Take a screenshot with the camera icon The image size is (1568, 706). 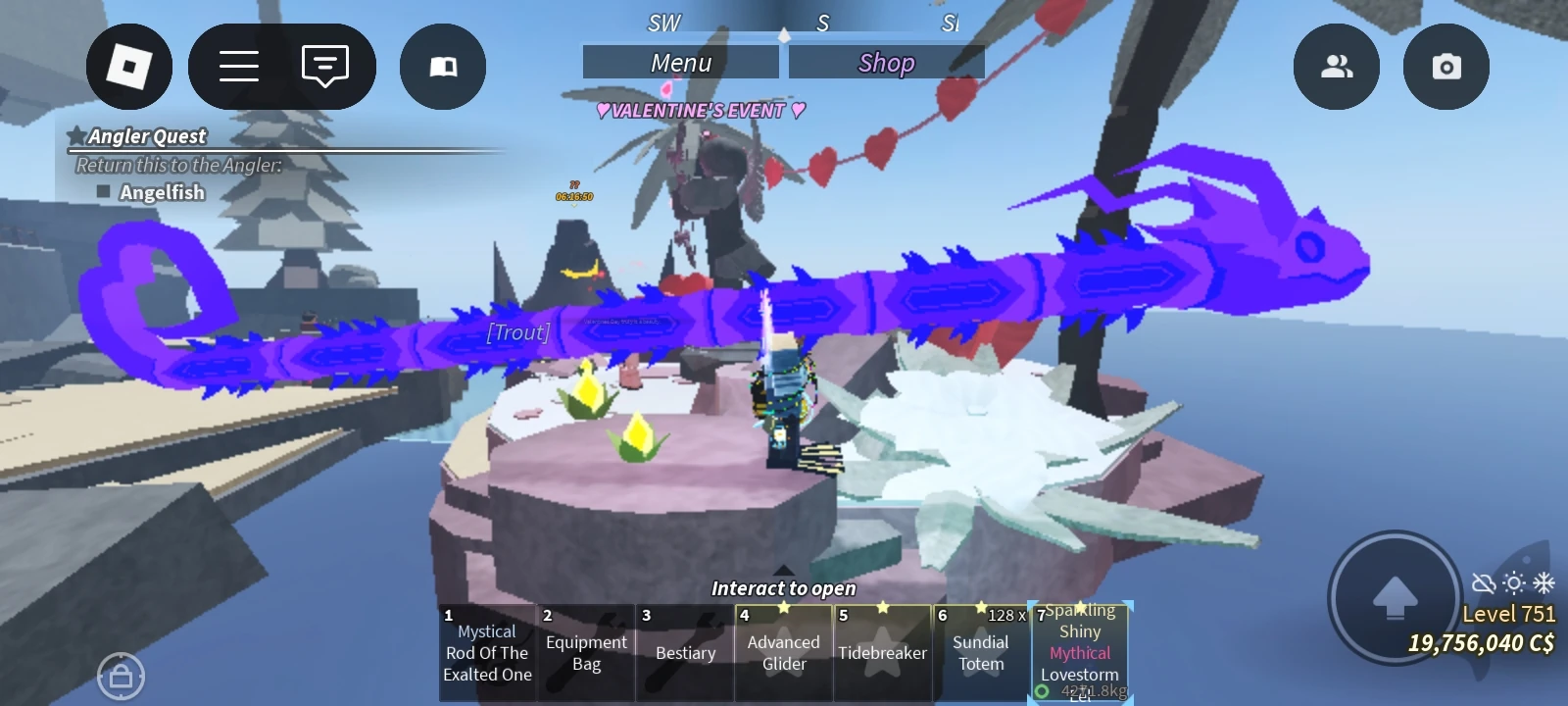click(1445, 65)
